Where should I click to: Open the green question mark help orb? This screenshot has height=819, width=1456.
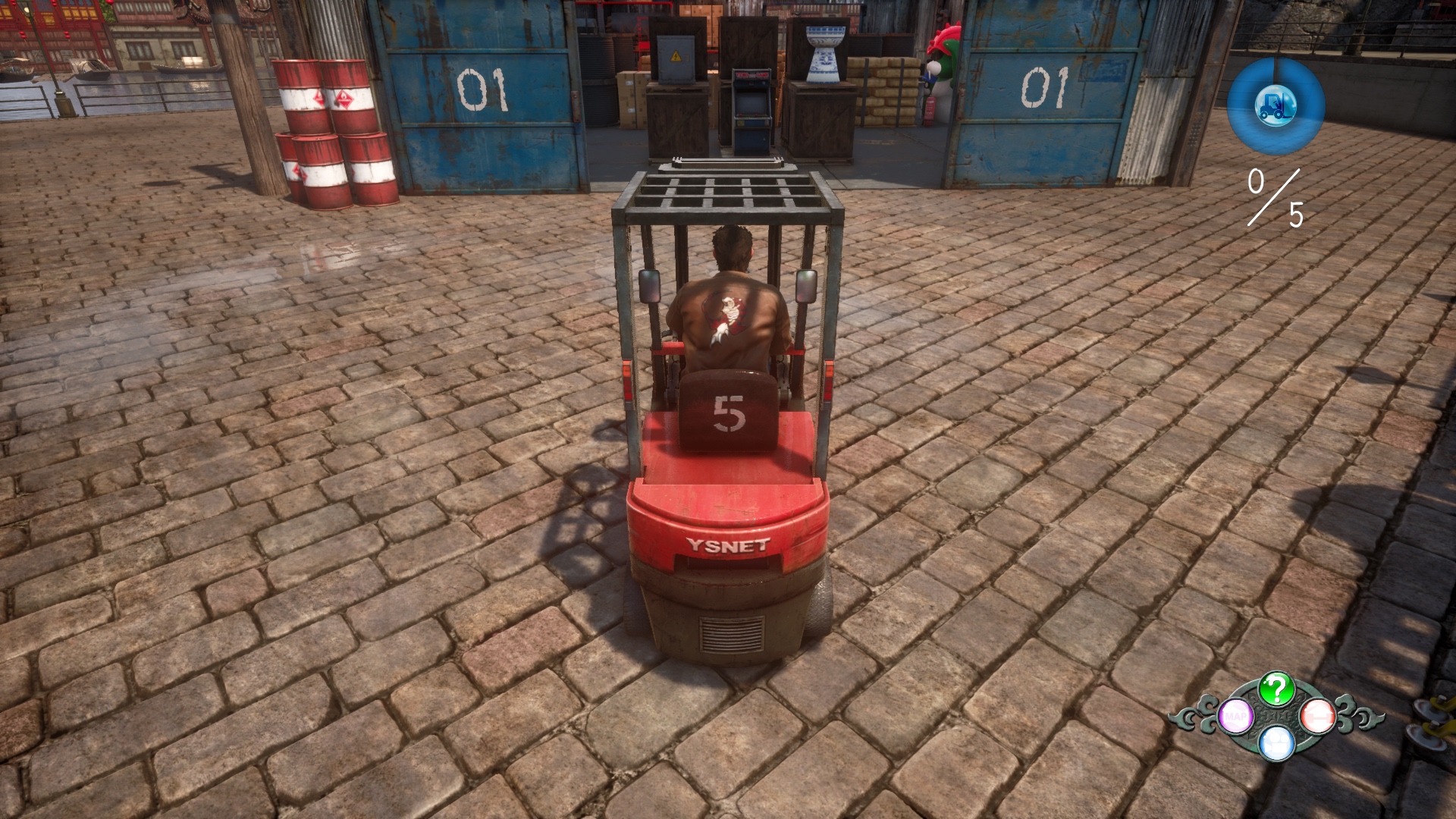[1276, 689]
